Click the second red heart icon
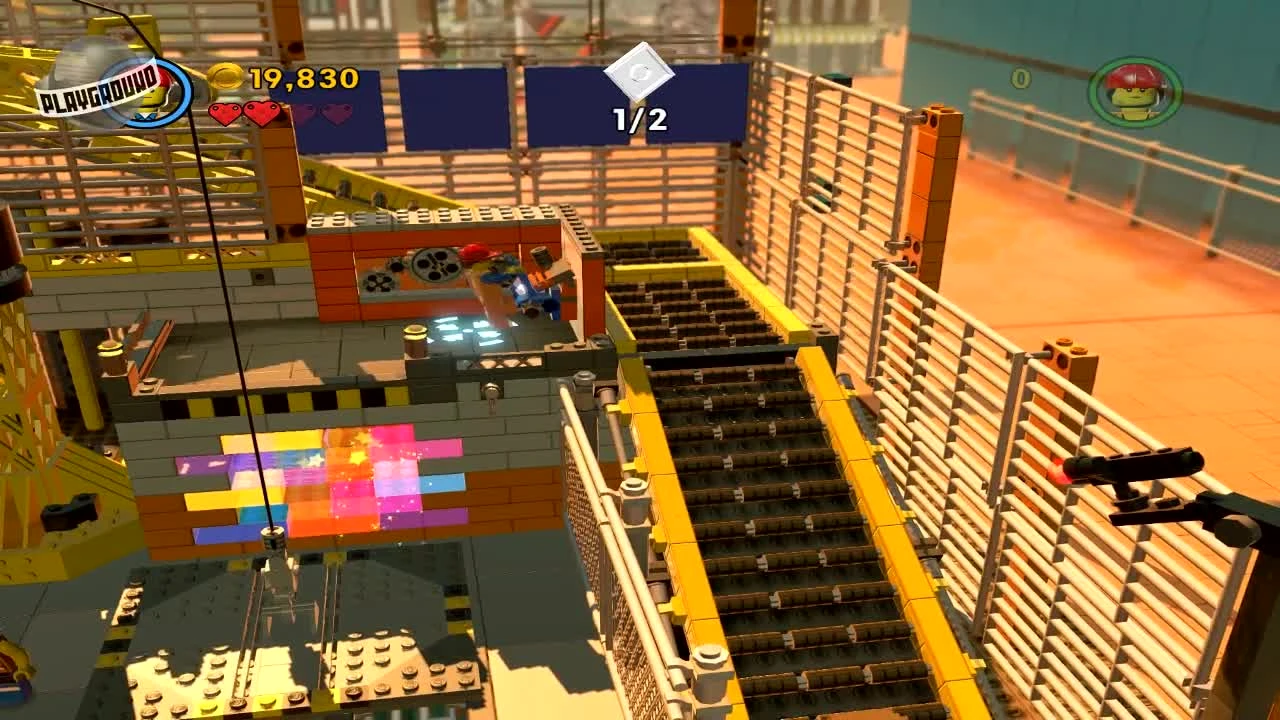Screen dimensions: 1280x720 pyautogui.click(x=263, y=112)
